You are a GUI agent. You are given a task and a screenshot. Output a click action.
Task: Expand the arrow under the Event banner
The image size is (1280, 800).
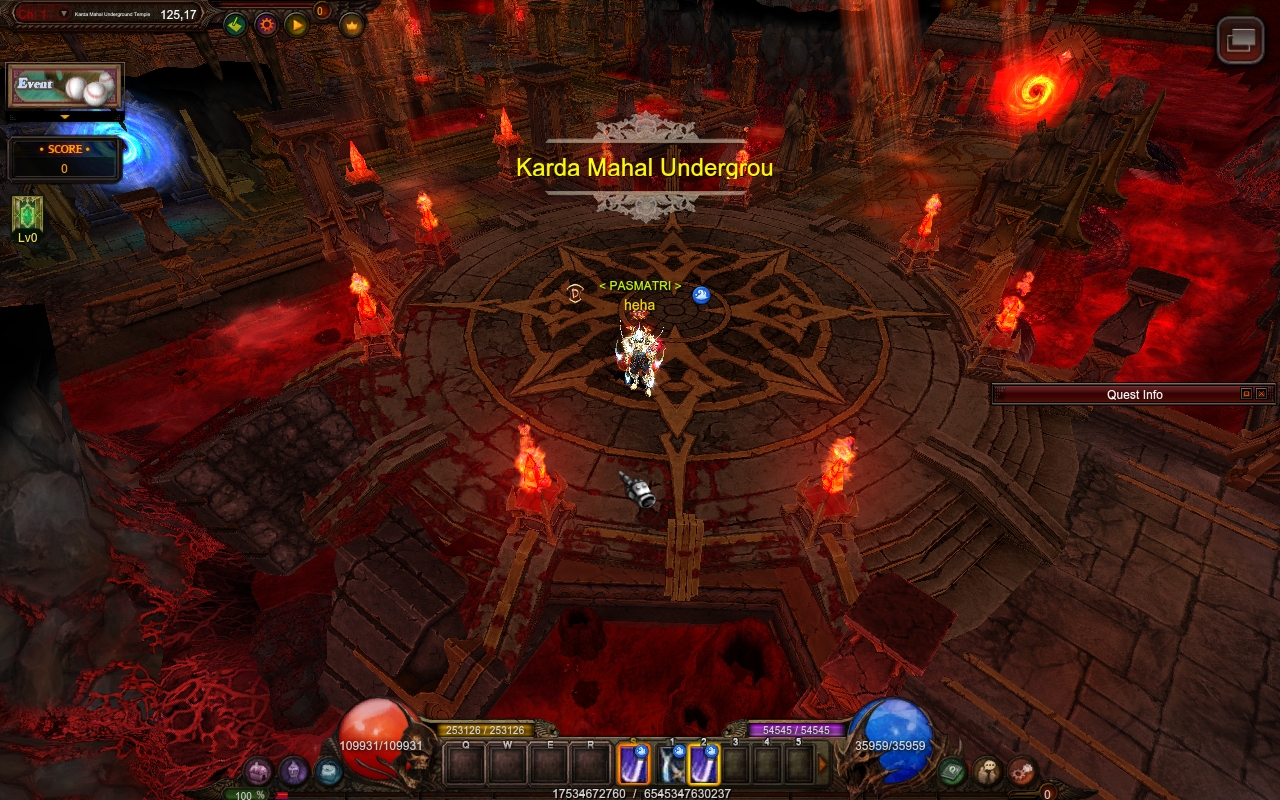(65, 116)
